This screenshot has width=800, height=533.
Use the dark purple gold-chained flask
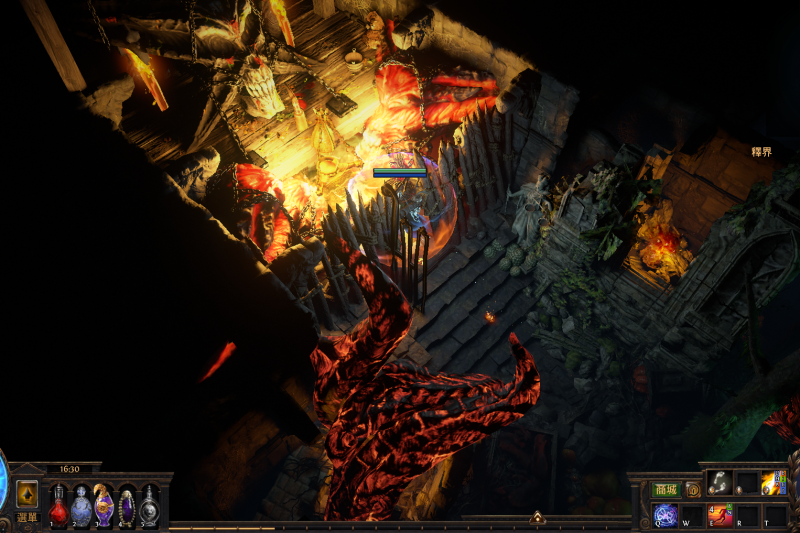[x=127, y=507]
